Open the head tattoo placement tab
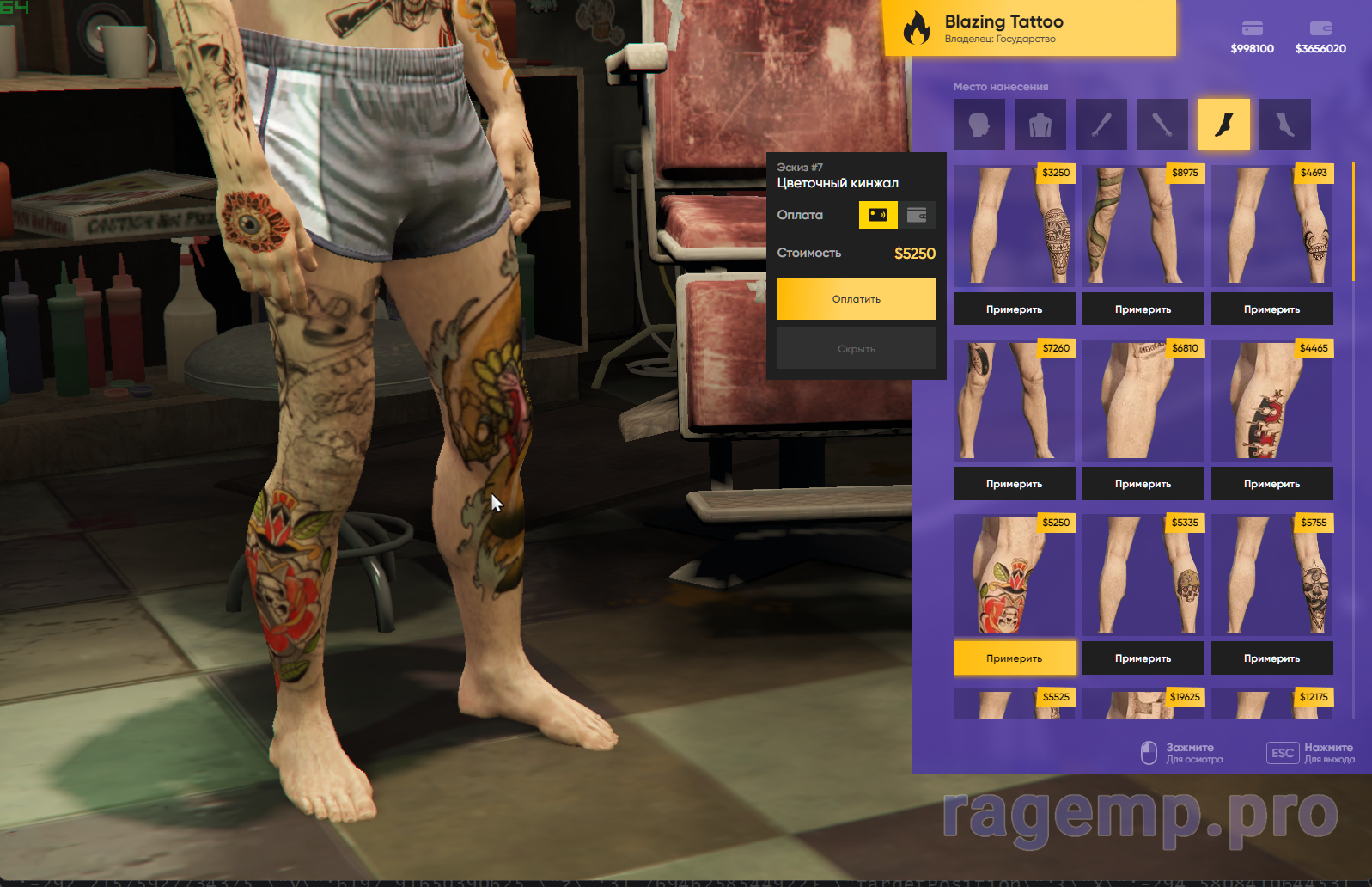Viewport: 1372px width, 887px height. pyautogui.click(x=979, y=125)
